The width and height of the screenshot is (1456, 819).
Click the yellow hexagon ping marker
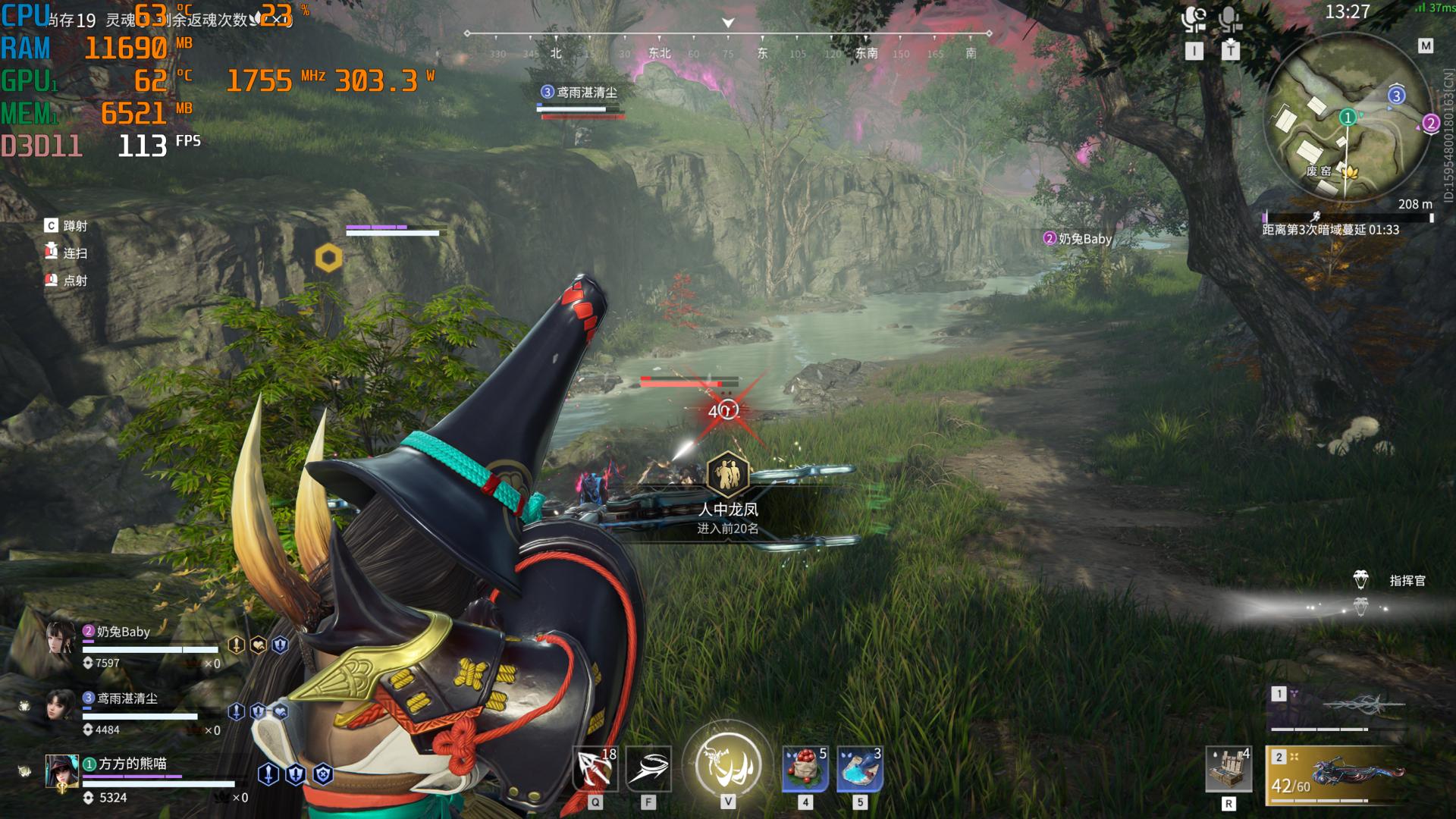pos(328,258)
